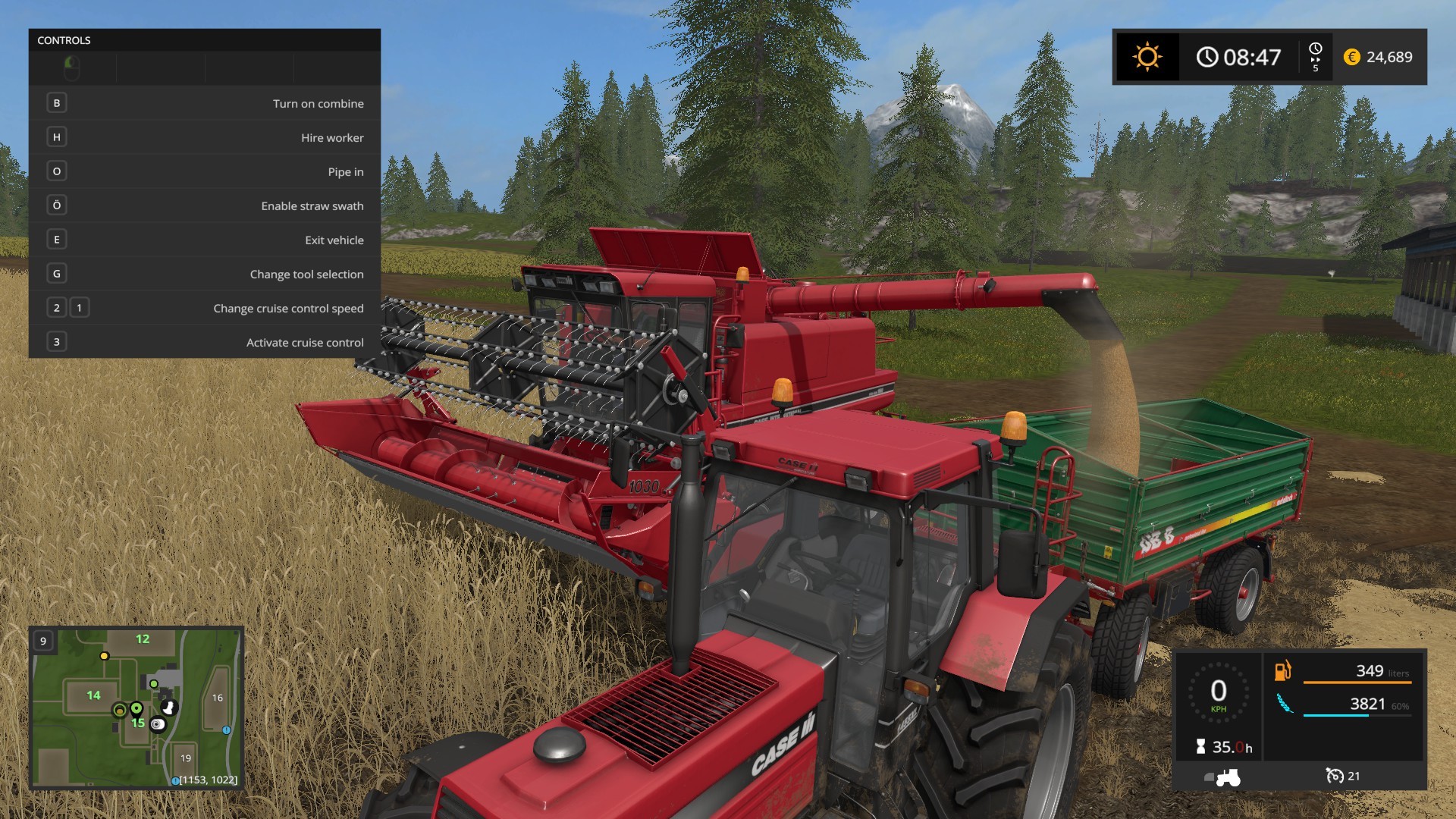The height and width of the screenshot is (819, 1456).
Task: Toggle the cruise control speed icon
Action: 1335,776
